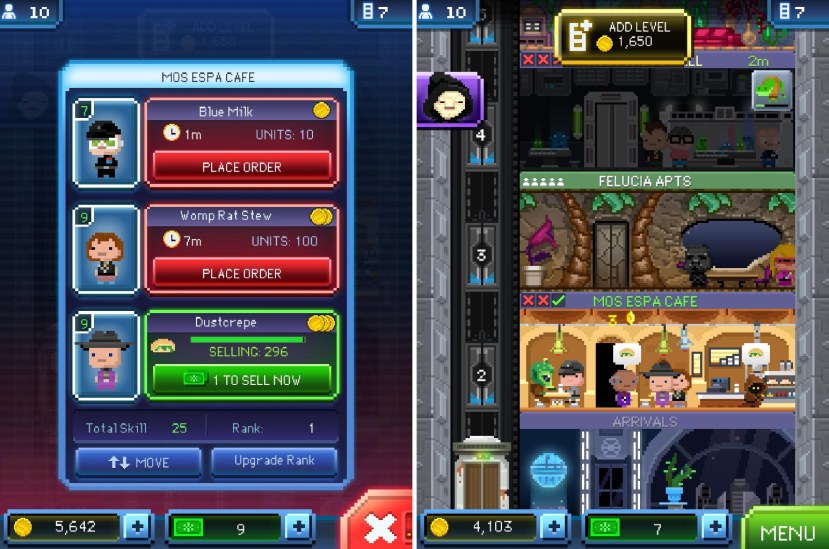Tap the Arrivals lobby label
Screen dimensions: 829x549
656,421
